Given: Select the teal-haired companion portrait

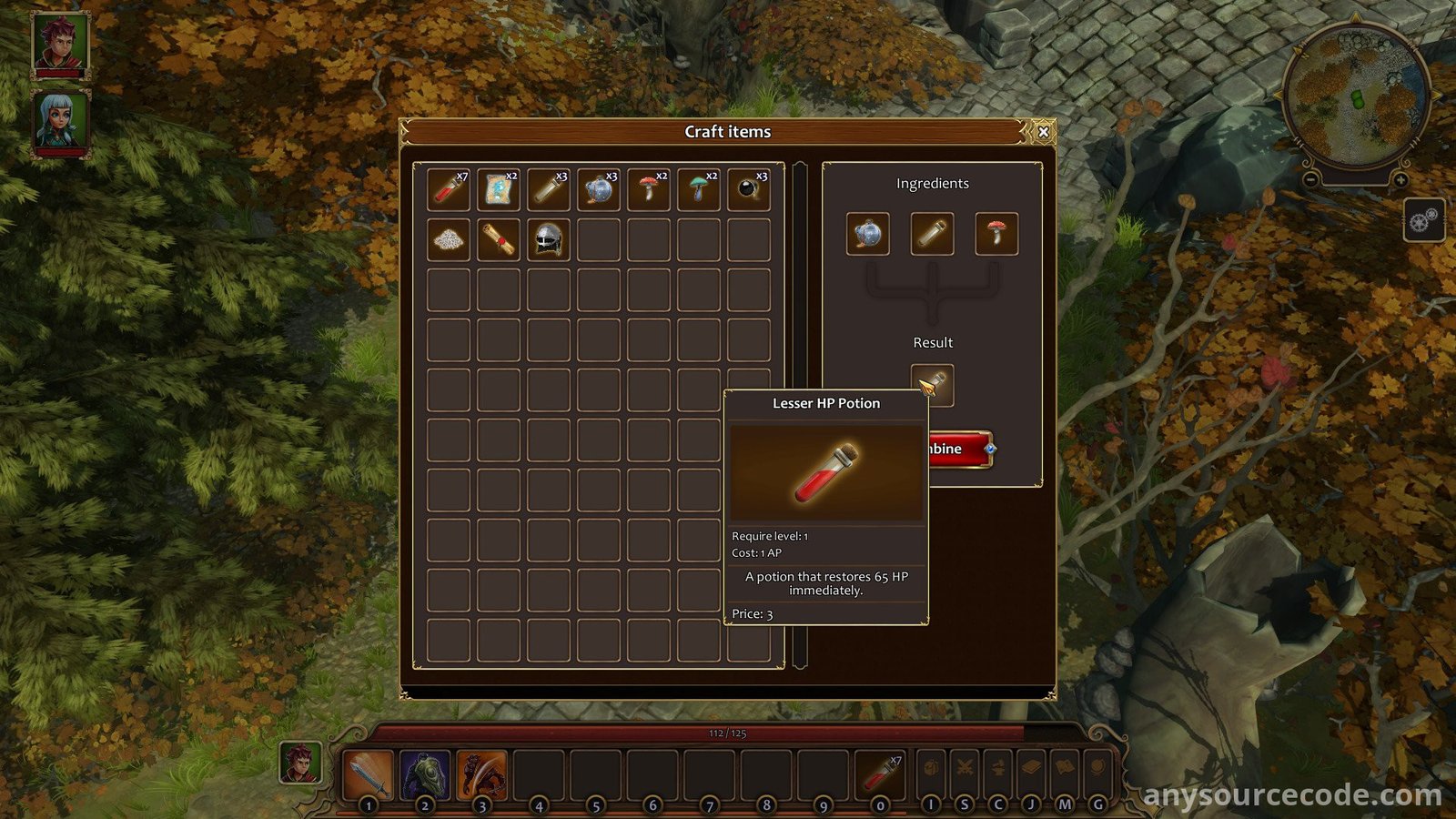Looking at the screenshot, I should click(x=61, y=120).
